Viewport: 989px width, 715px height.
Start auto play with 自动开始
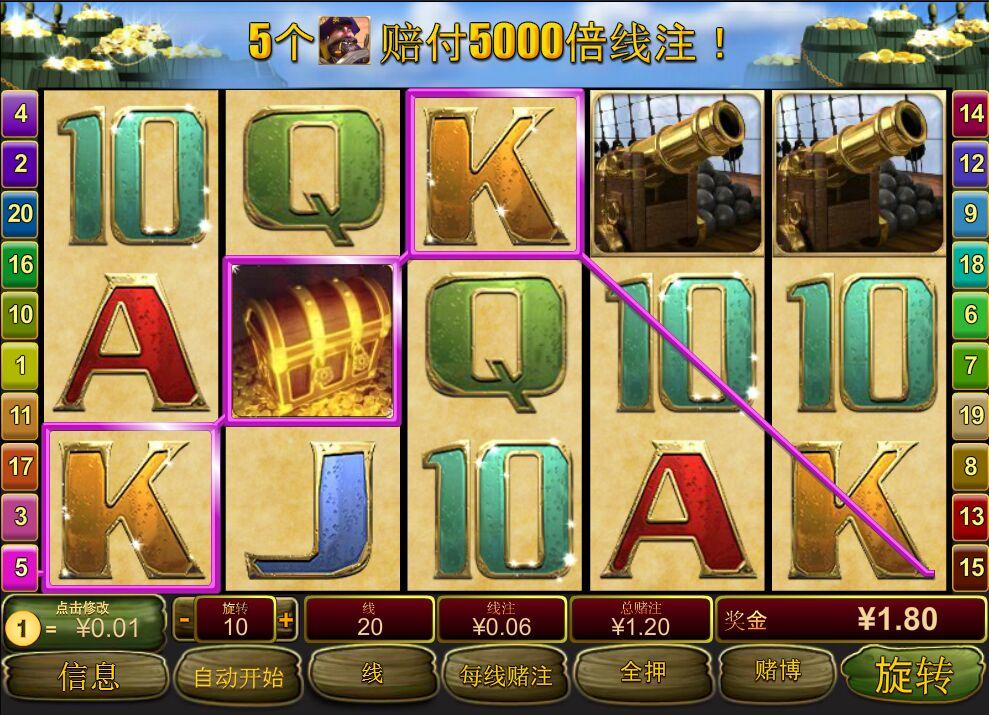tap(238, 676)
